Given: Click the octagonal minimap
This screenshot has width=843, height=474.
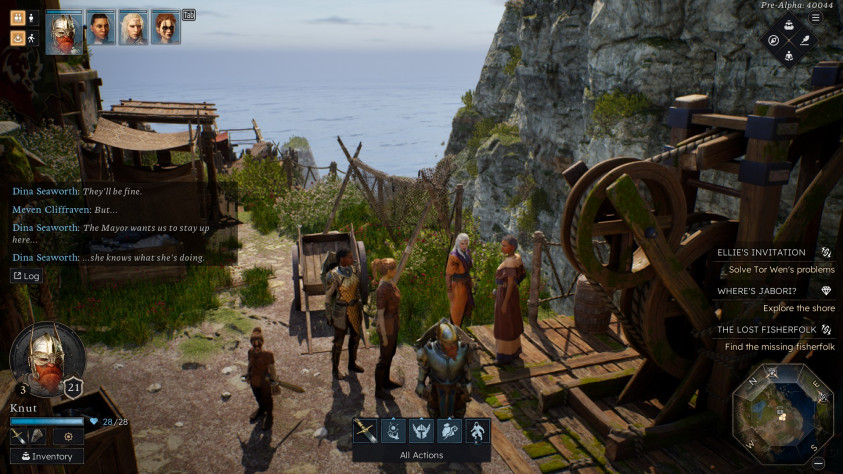Looking at the screenshot, I should (783, 412).
